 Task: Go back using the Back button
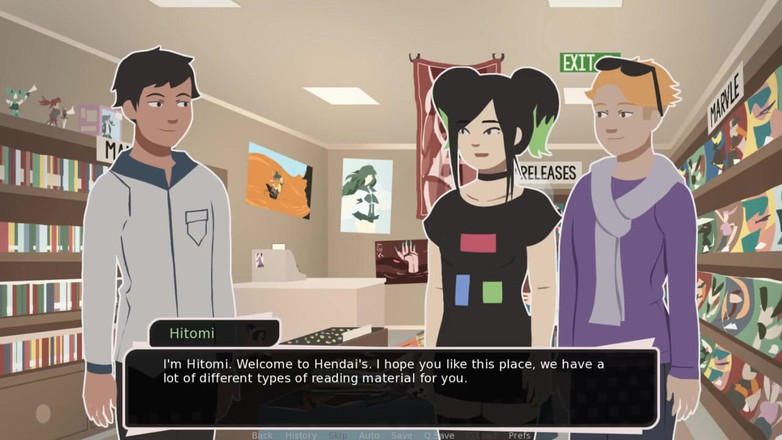262,435
